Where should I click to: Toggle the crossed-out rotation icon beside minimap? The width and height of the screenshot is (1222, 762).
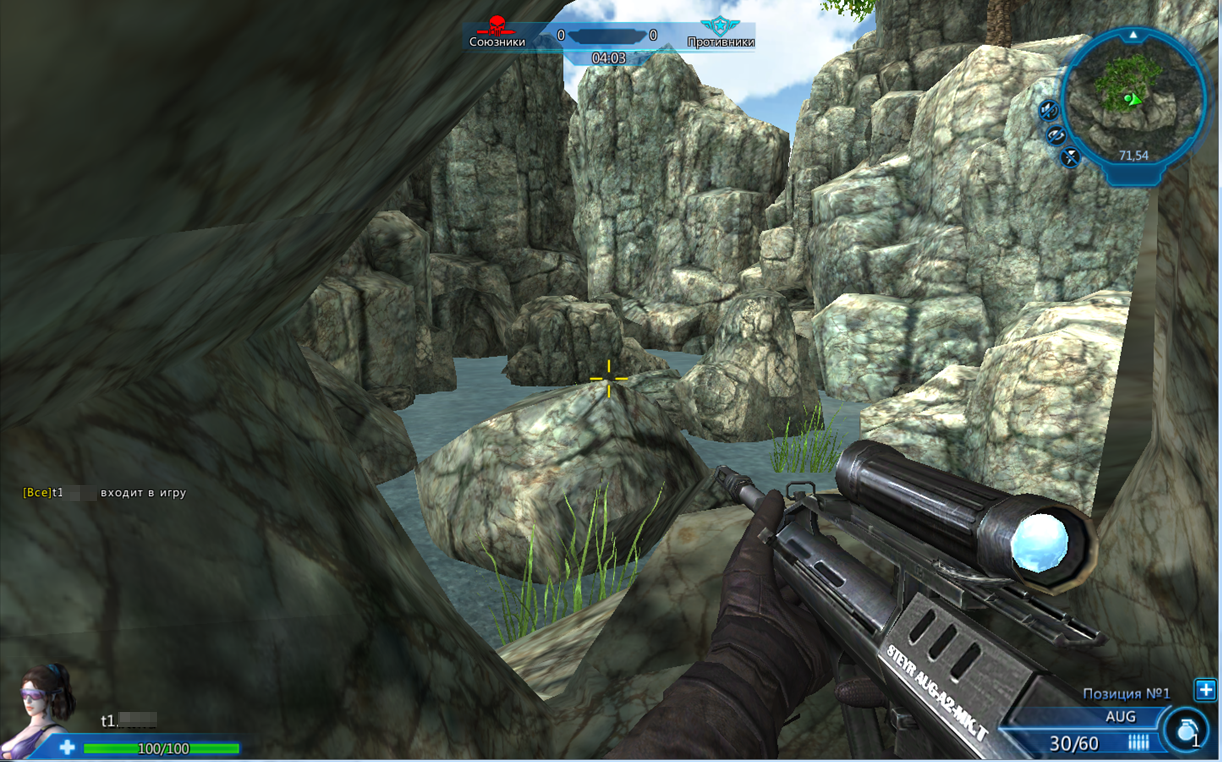1056,135
